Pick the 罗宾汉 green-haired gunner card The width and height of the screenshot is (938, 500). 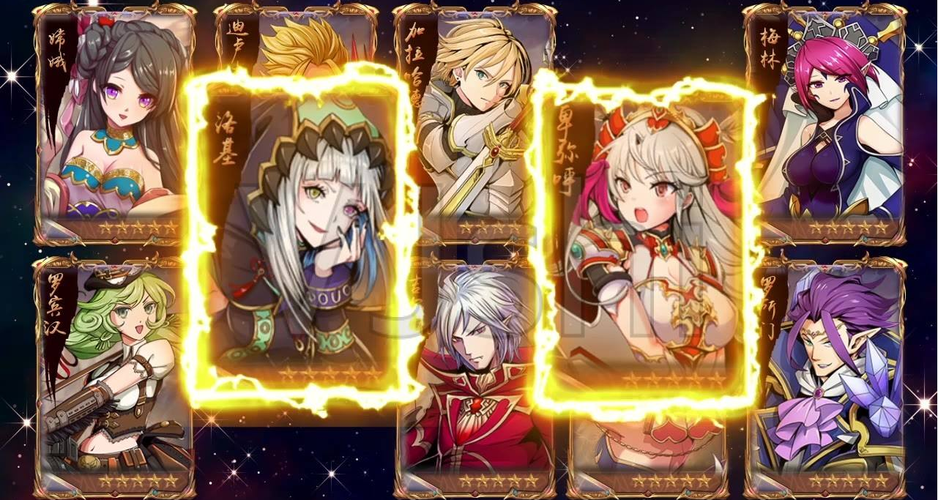point(112,375)
